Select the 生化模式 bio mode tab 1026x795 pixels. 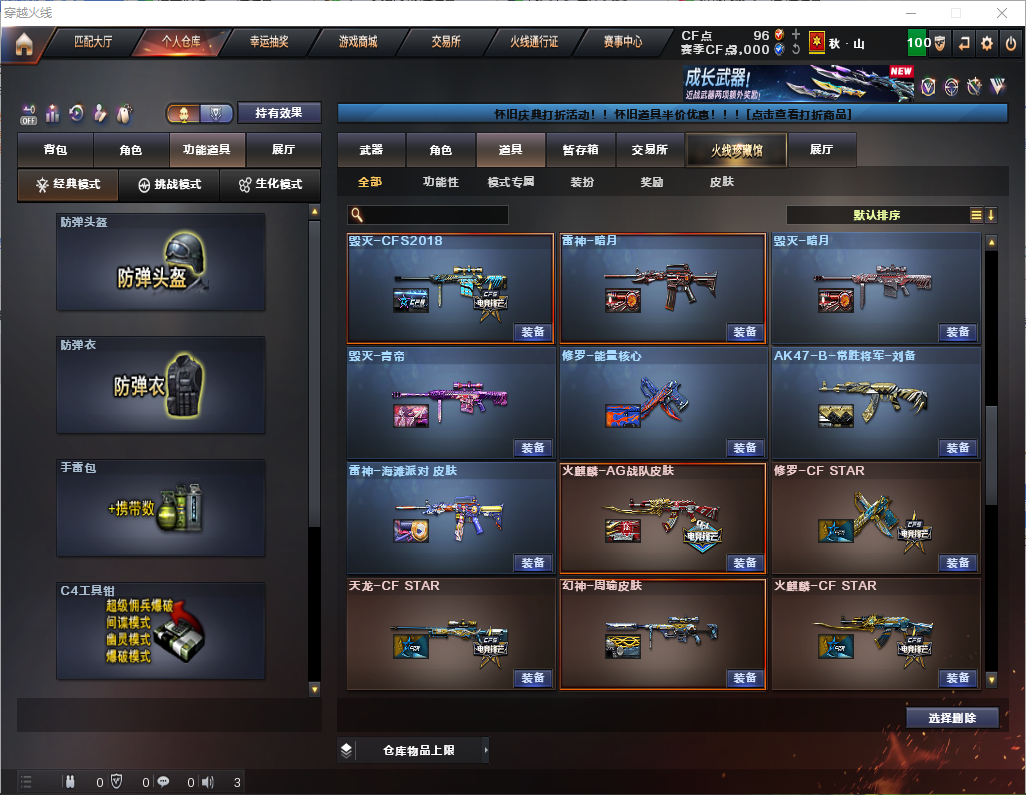click(x=269, y=185)
